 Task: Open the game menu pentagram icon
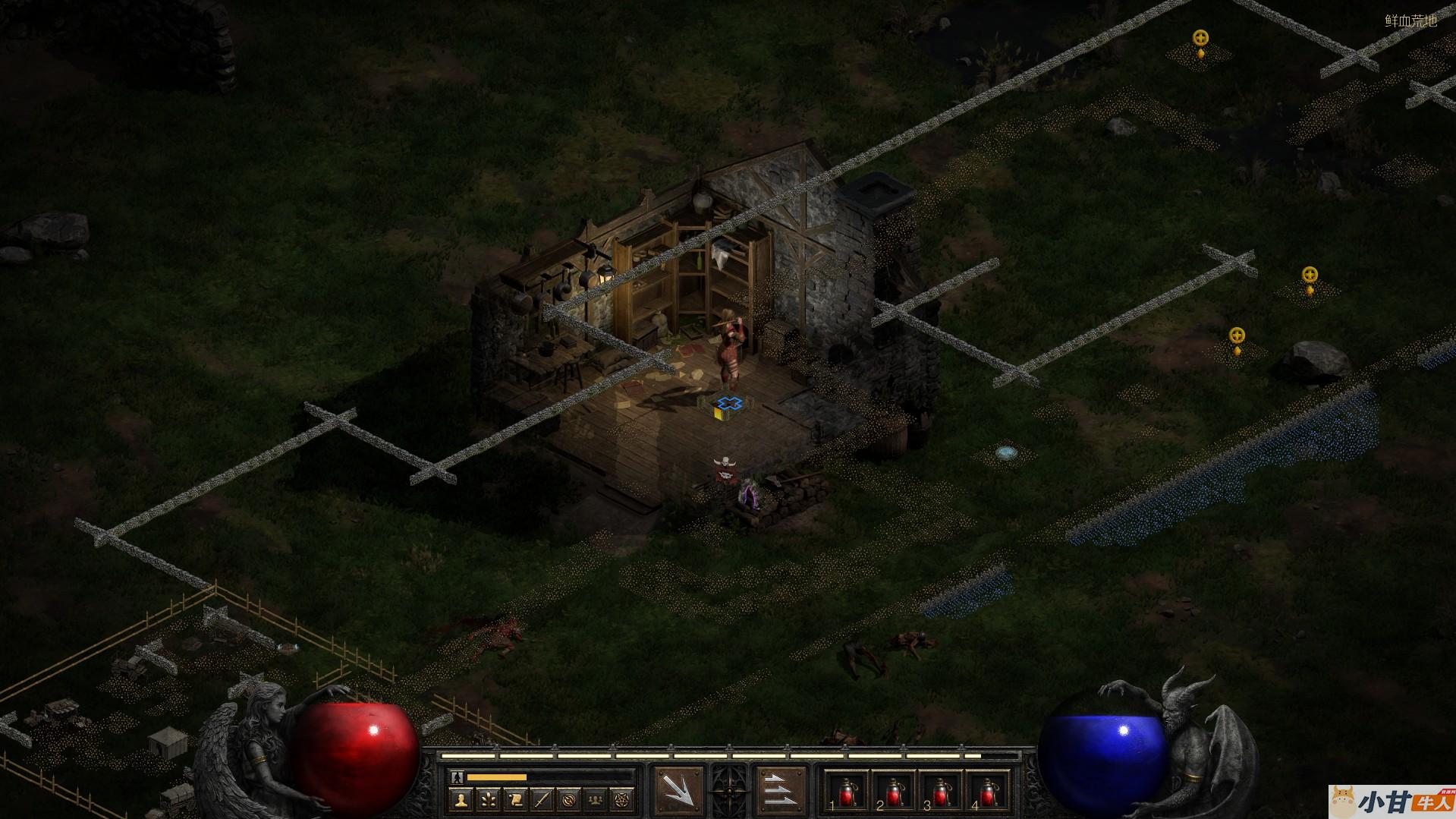[623, 799]
